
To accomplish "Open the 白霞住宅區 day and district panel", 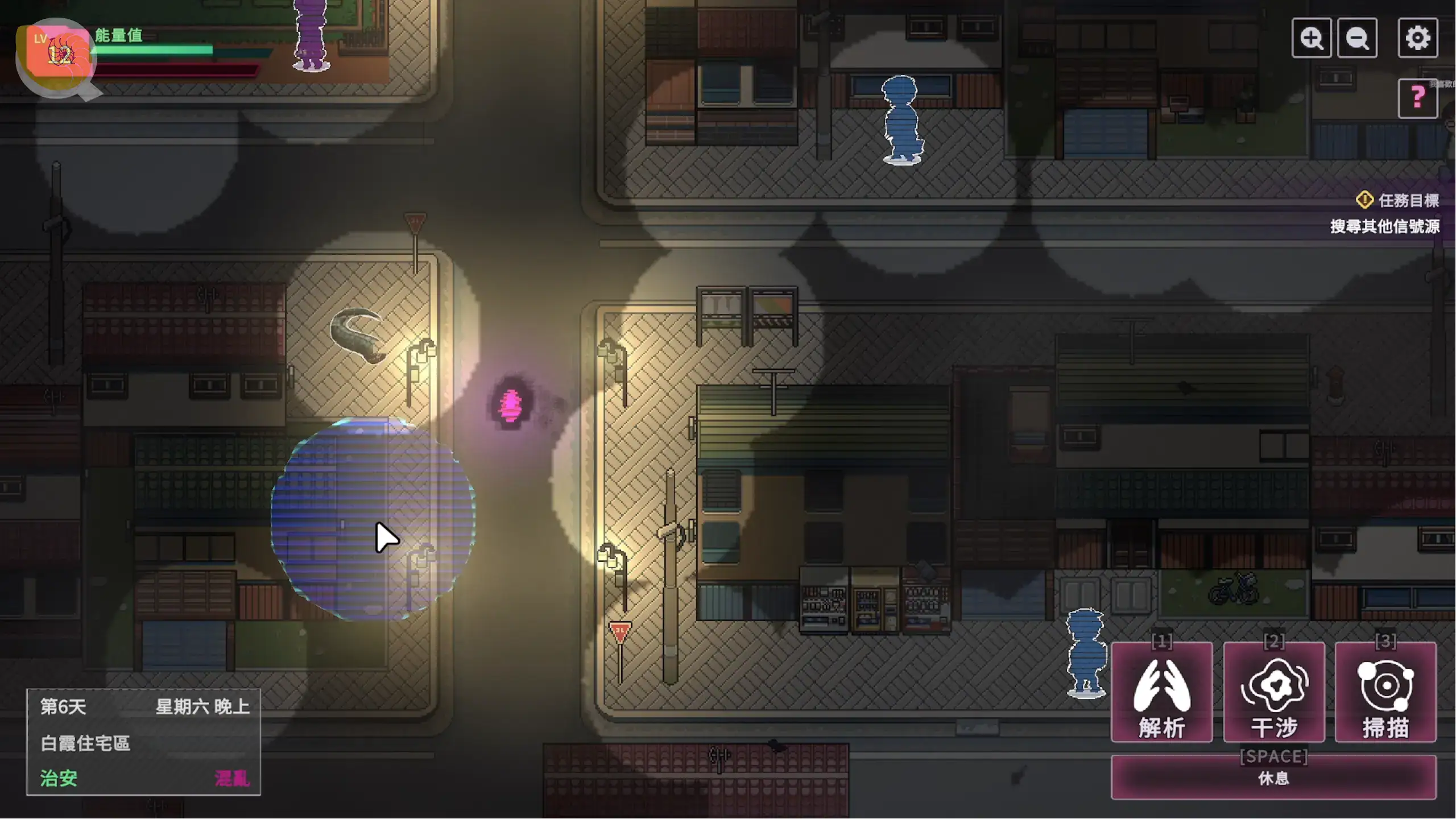I will point(143,742).
